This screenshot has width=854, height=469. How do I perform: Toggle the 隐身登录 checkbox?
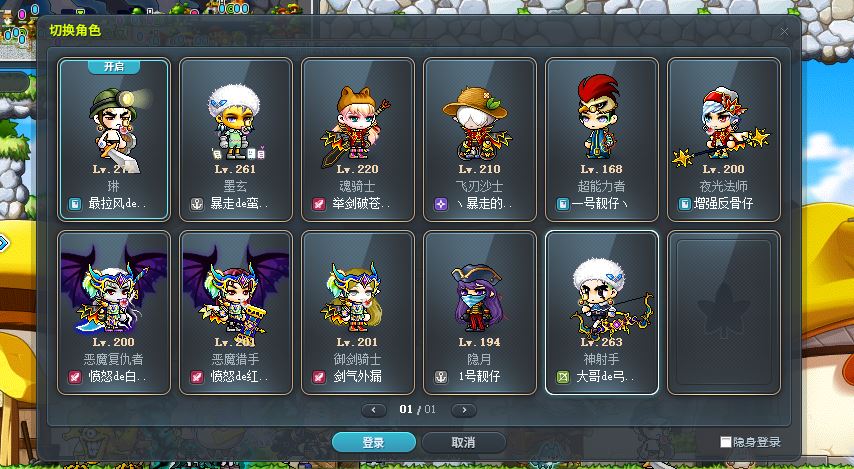(x=726, y=442)
